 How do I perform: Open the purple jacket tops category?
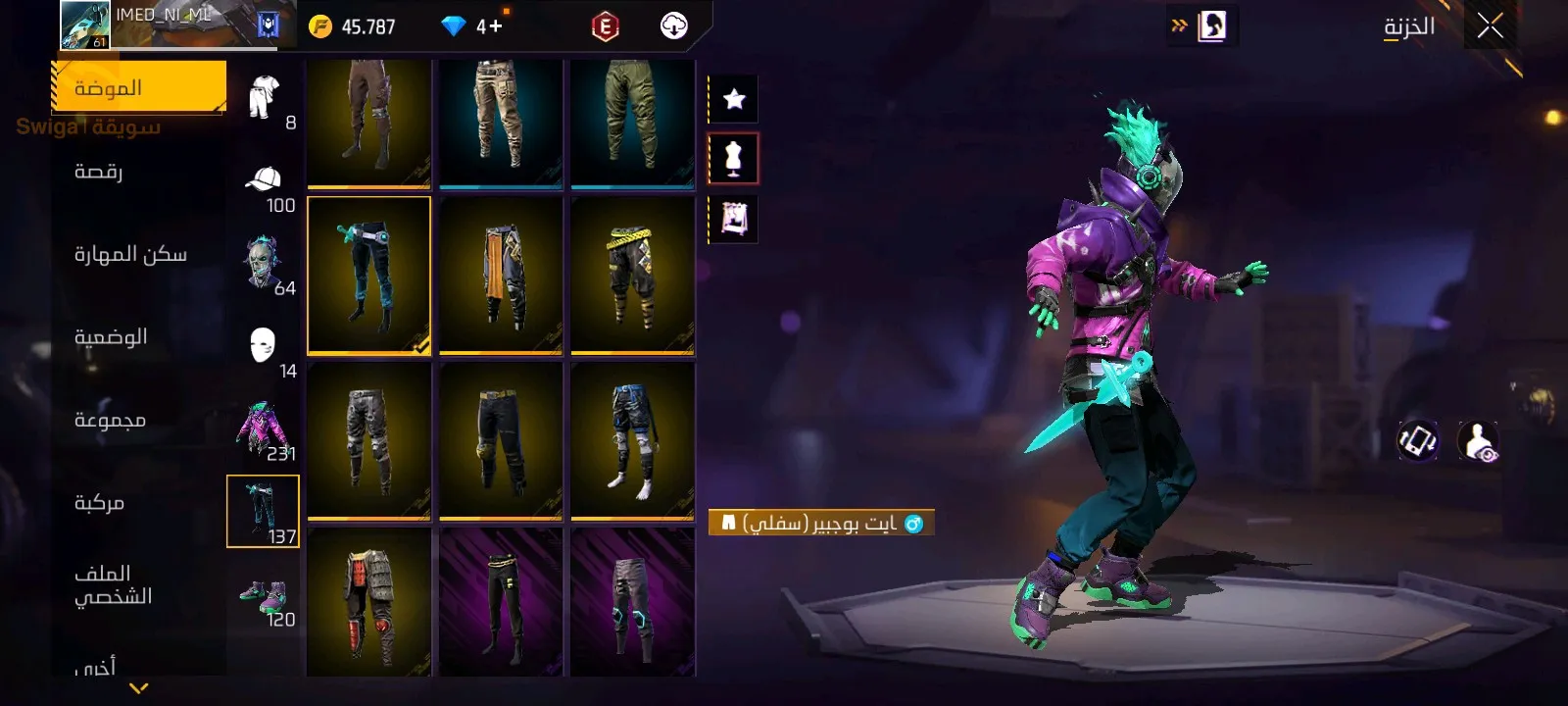point(263,429)
